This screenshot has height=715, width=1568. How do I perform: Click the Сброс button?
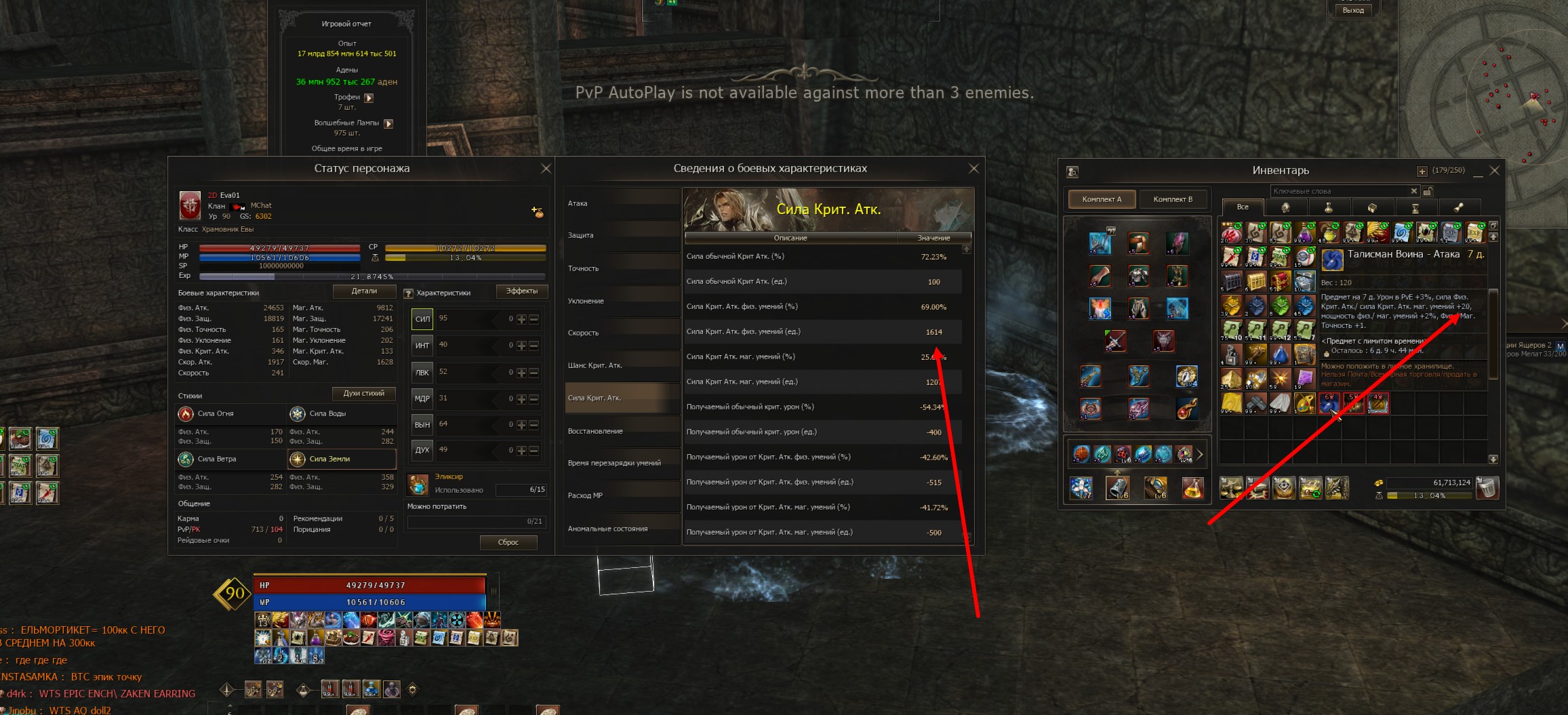tap(508, 542)
